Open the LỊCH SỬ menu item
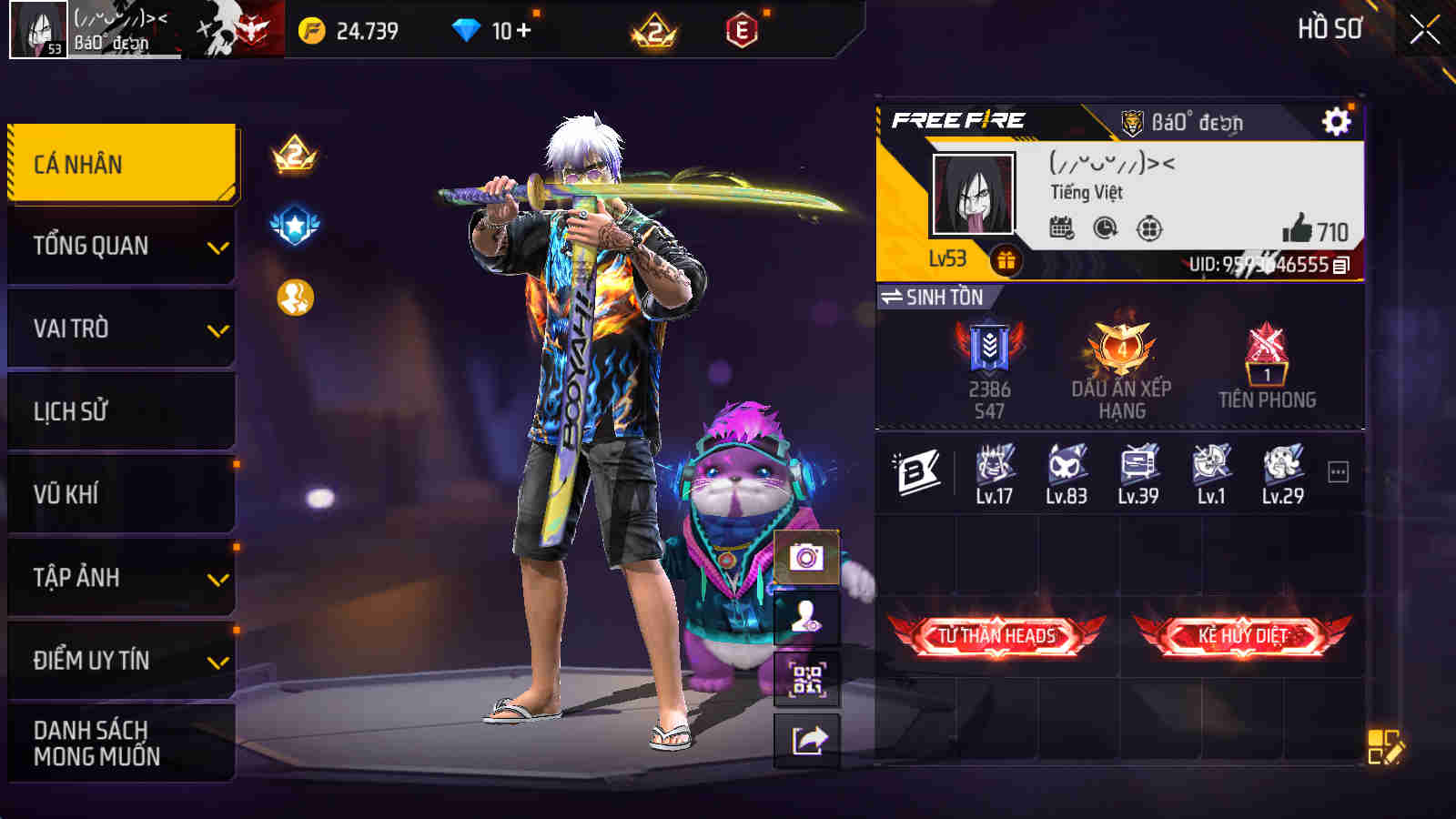 point(118,410)
